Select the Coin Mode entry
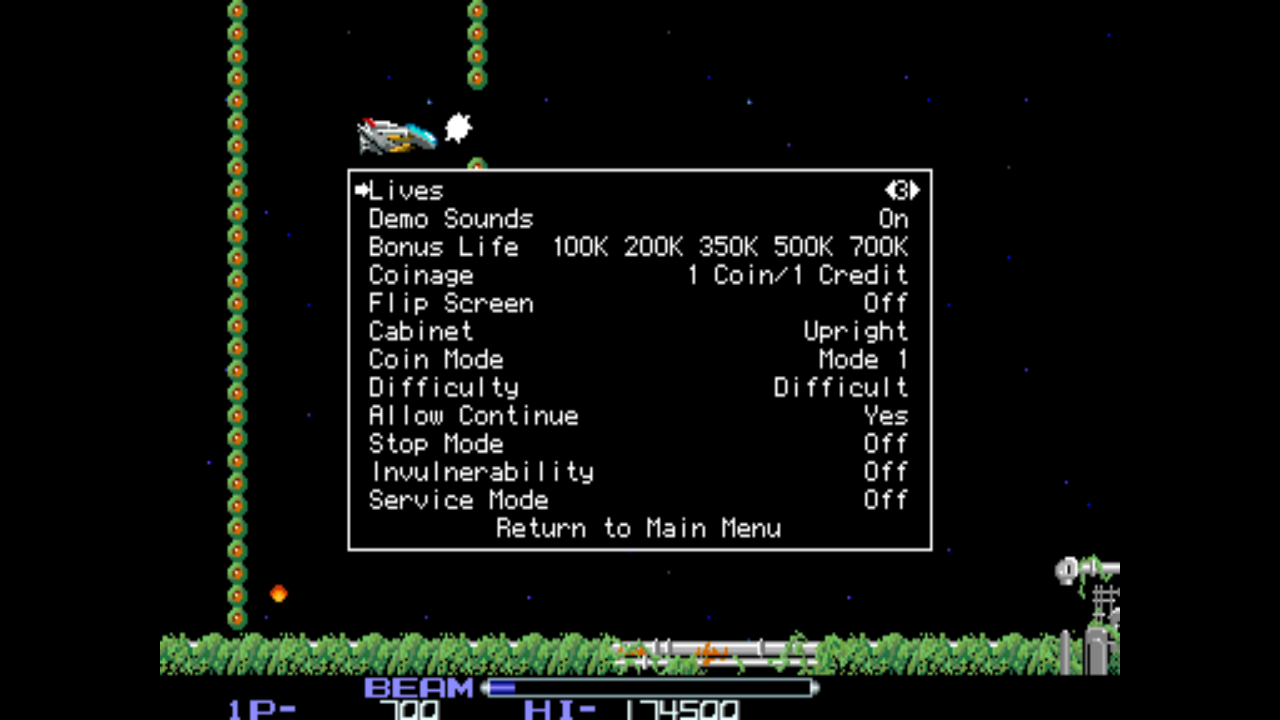This screenshot has width=1280, height=720. (x=436, y=359)
